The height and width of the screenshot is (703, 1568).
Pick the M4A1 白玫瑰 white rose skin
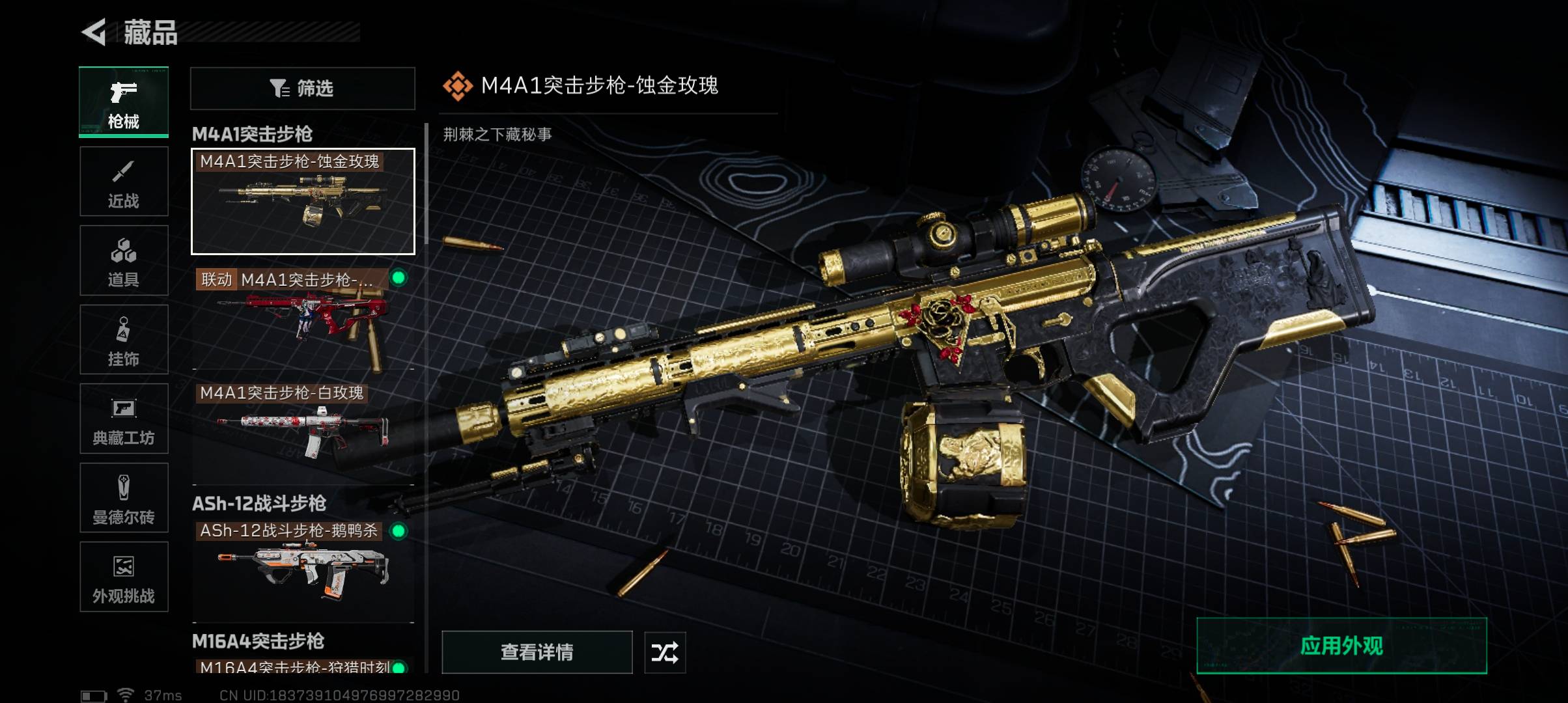pos(303,430)
